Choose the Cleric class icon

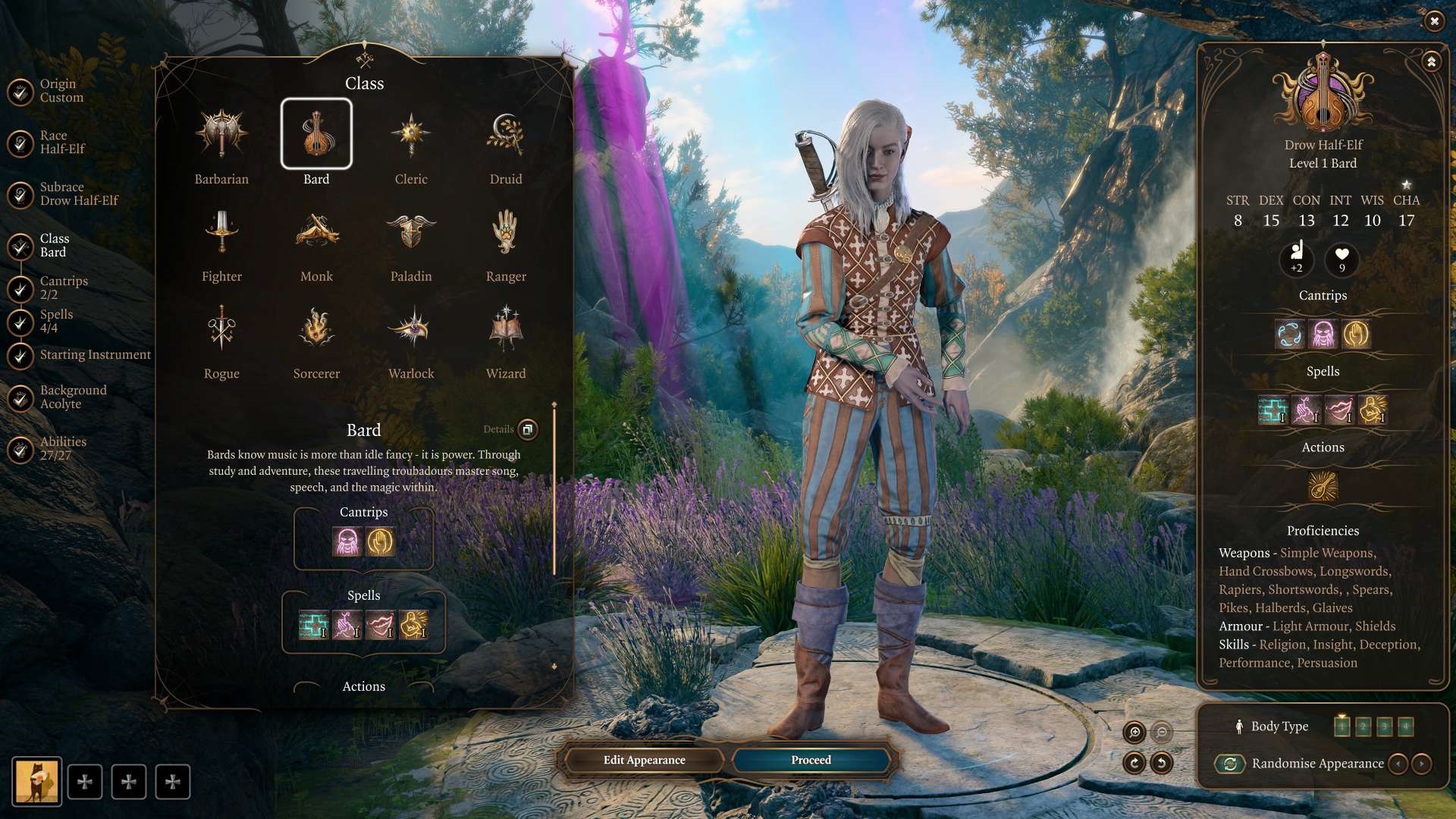pyautogui.click(x=411, y=134)
